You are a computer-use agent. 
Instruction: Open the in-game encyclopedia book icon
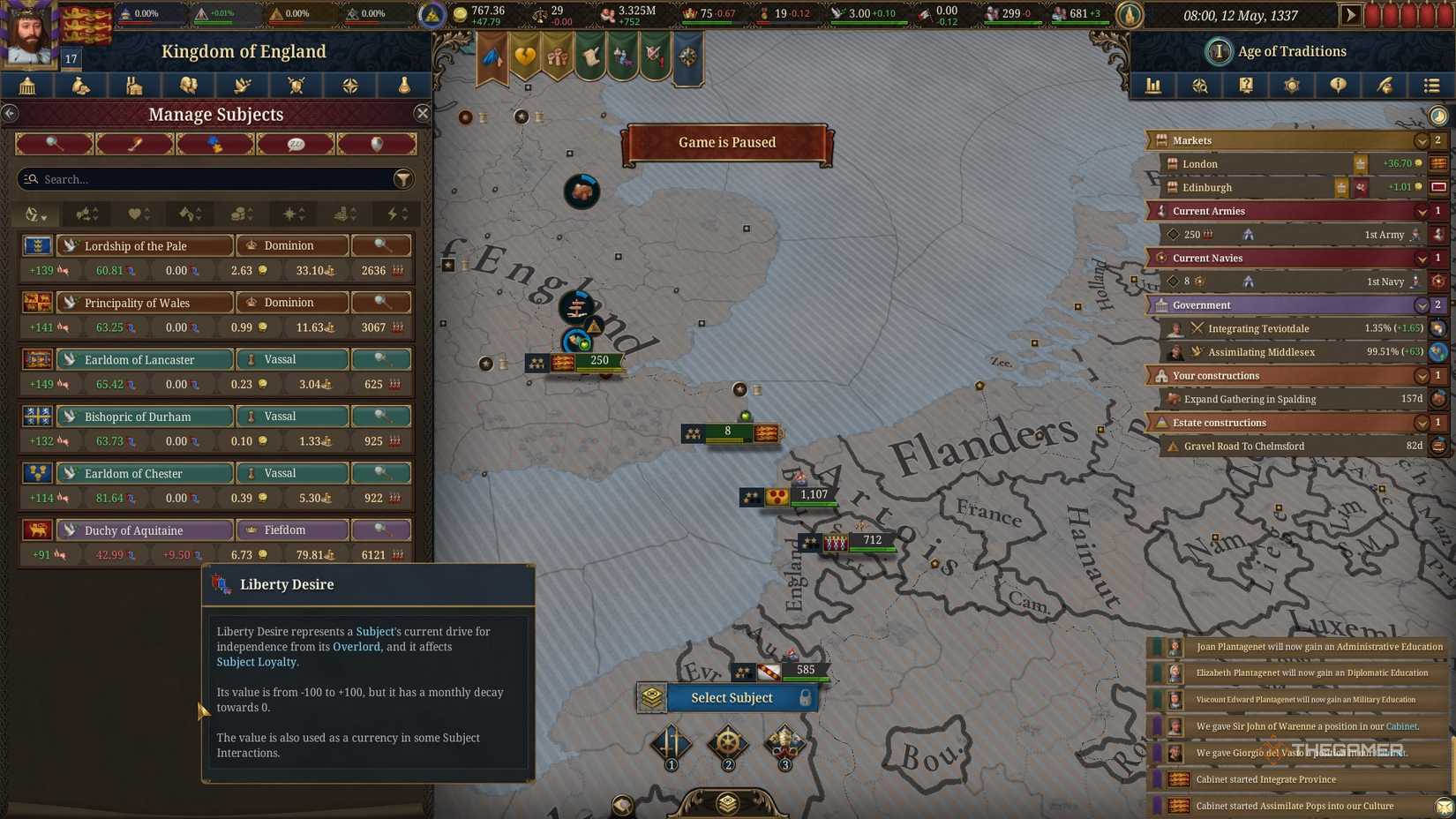point(1246,86)
